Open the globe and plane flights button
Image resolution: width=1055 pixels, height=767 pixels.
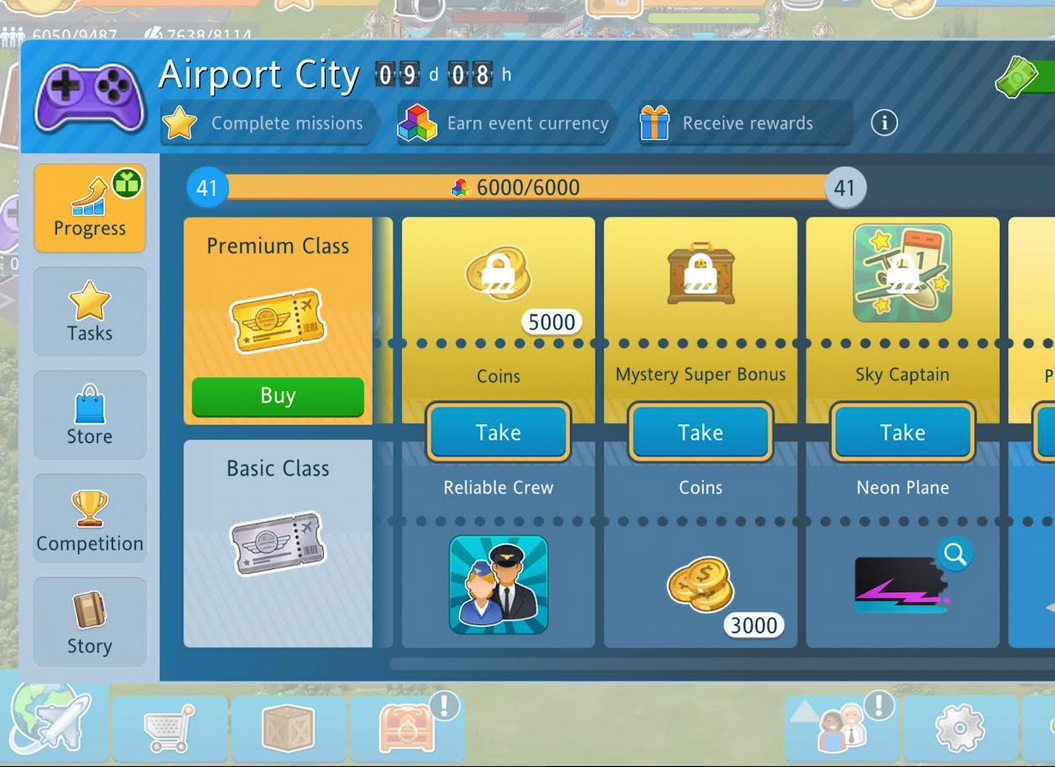[x=52, y=722]
